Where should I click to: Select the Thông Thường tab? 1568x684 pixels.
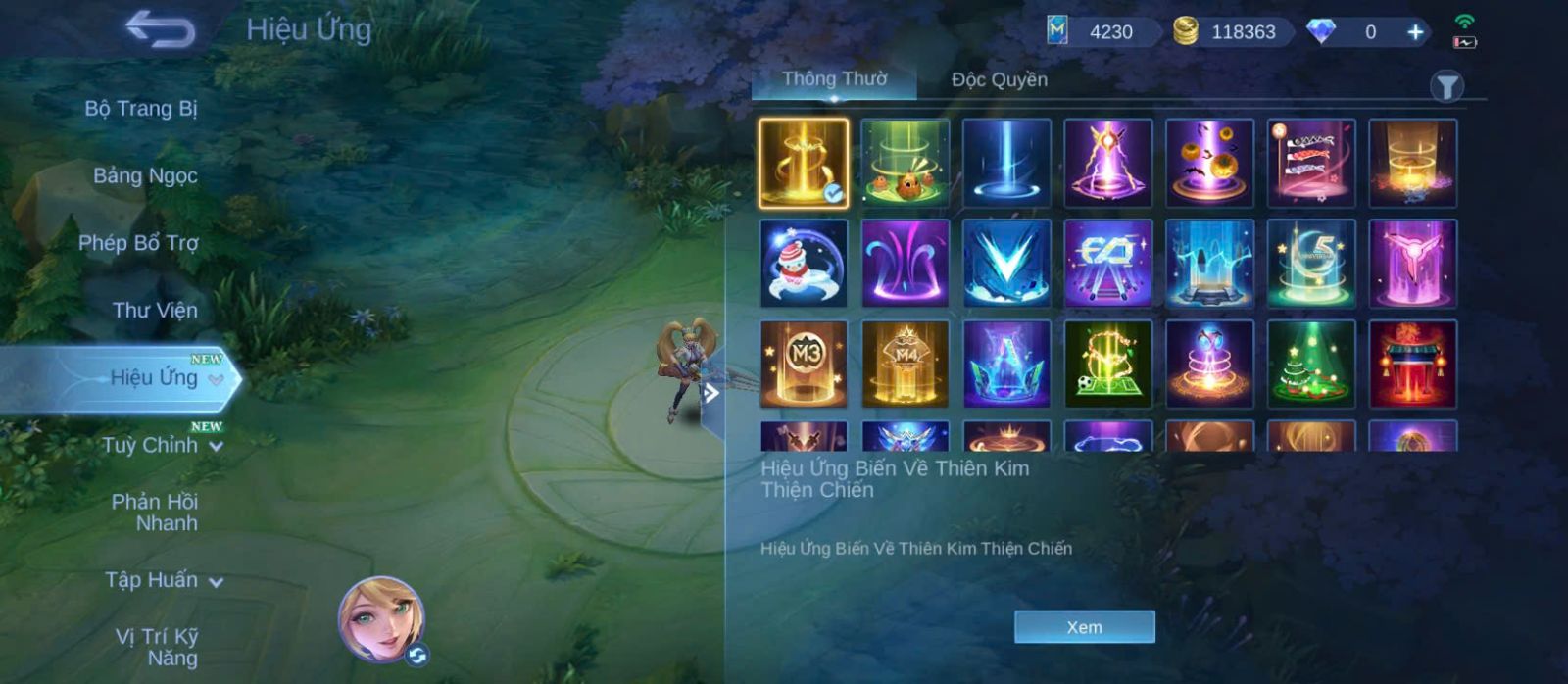tap(834, 79)
